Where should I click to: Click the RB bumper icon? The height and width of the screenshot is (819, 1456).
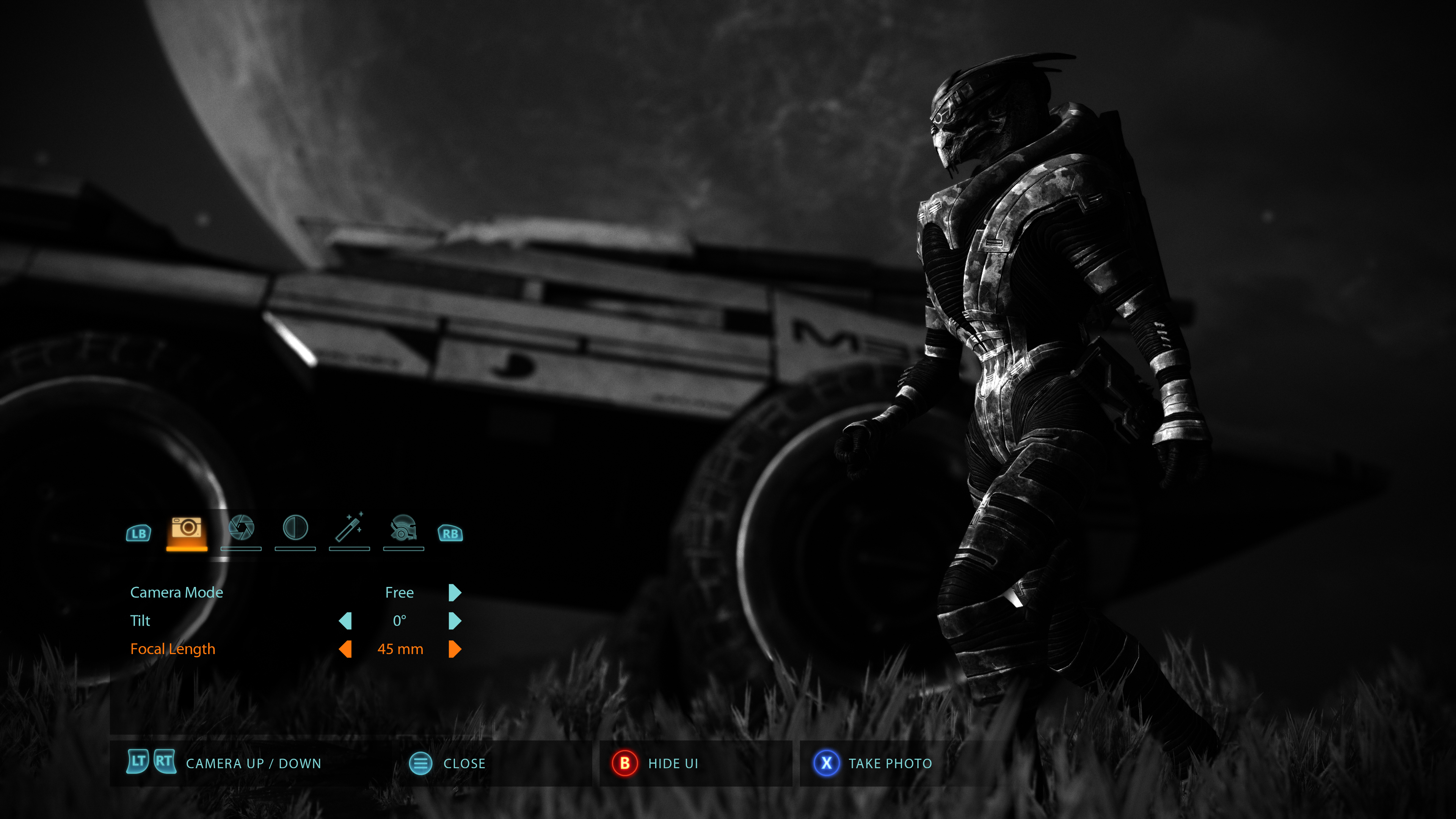tap(450, 533)
